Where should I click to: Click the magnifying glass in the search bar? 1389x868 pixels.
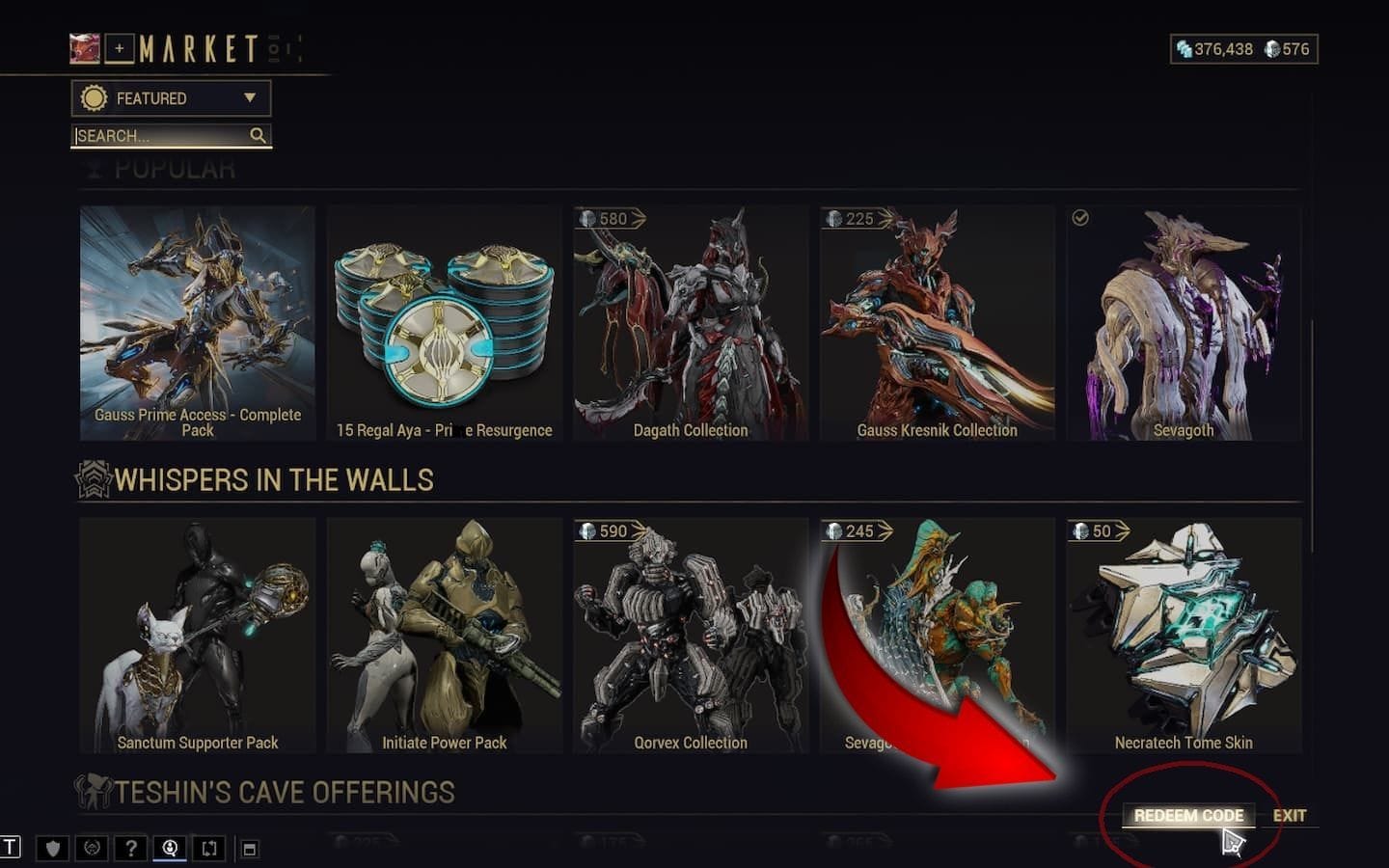pos(257,136)
